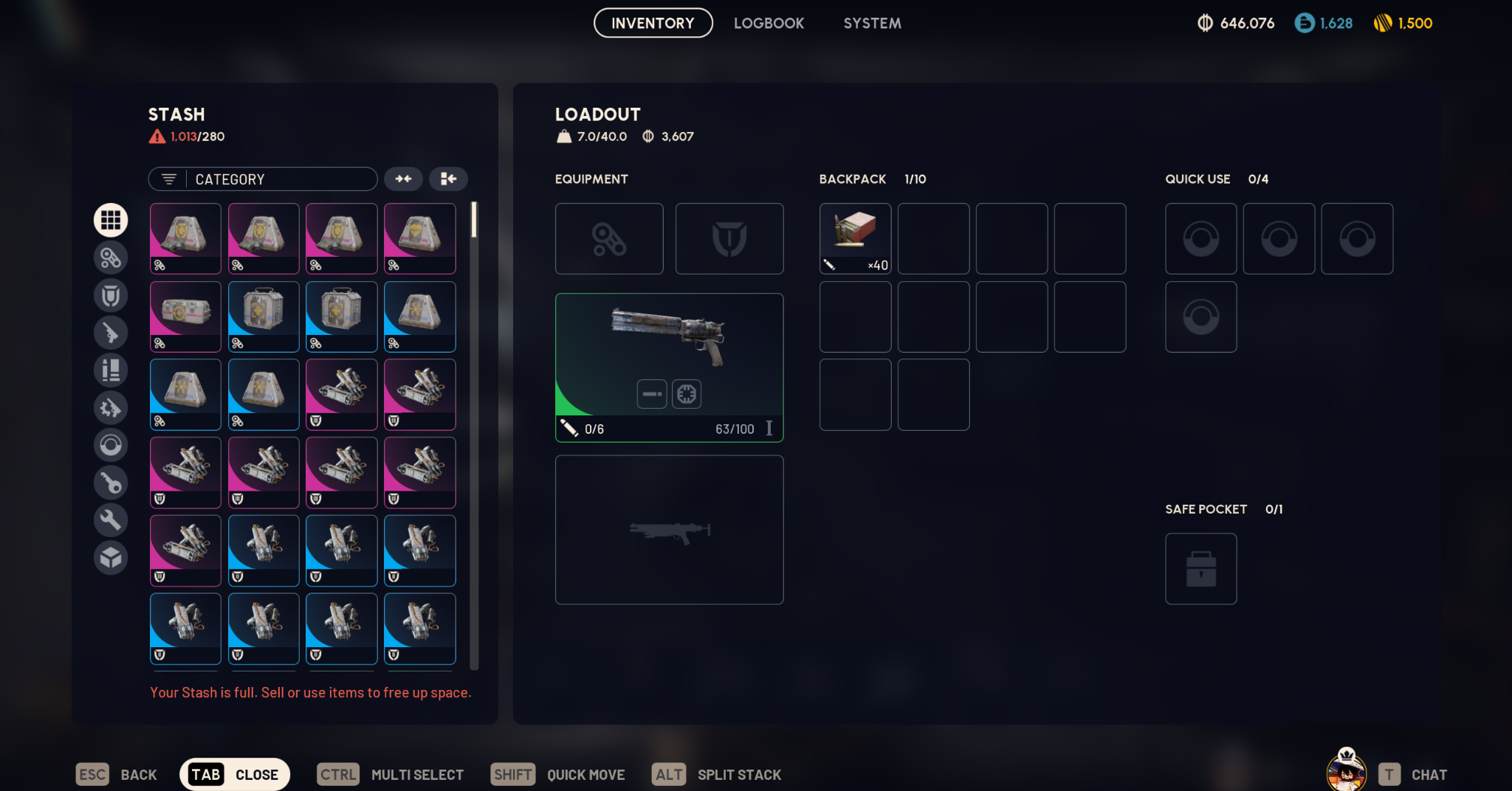1512x791 pixels.
Task: Click the stash scrollbar handle
Action: pos(474,220)
